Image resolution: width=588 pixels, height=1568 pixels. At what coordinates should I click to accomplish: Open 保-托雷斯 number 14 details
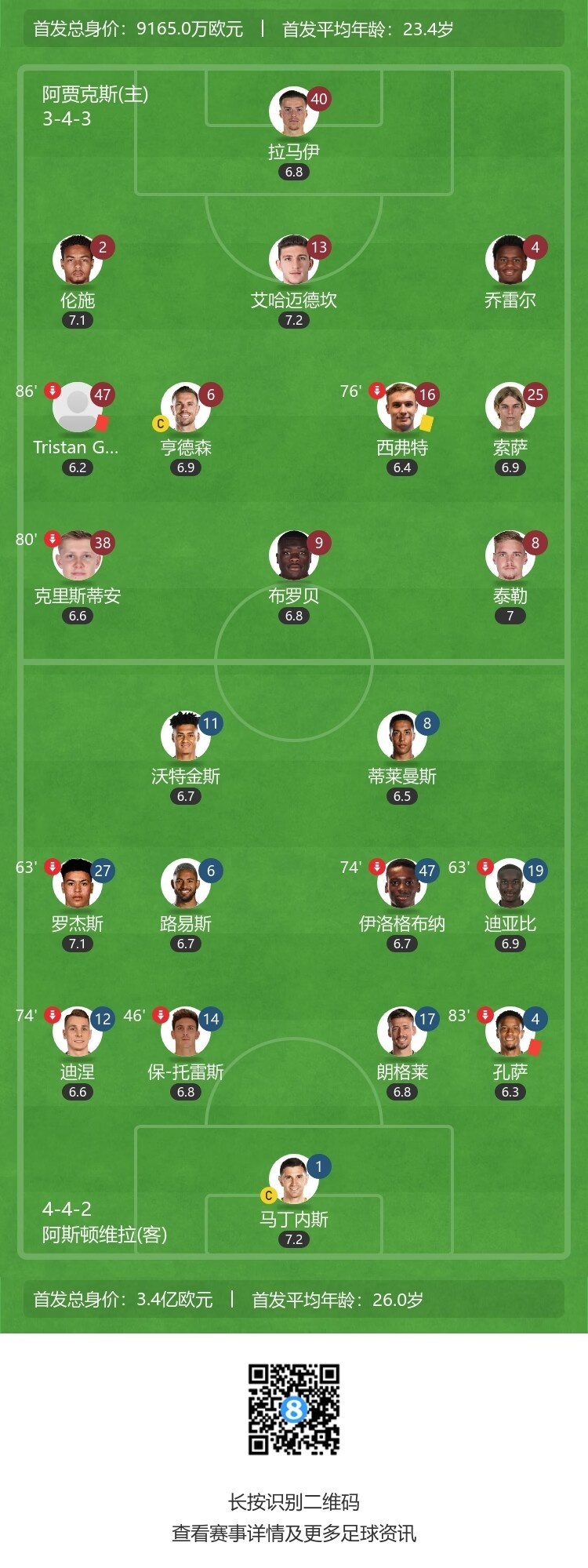pyautogui.click(x=185, y=1032)
